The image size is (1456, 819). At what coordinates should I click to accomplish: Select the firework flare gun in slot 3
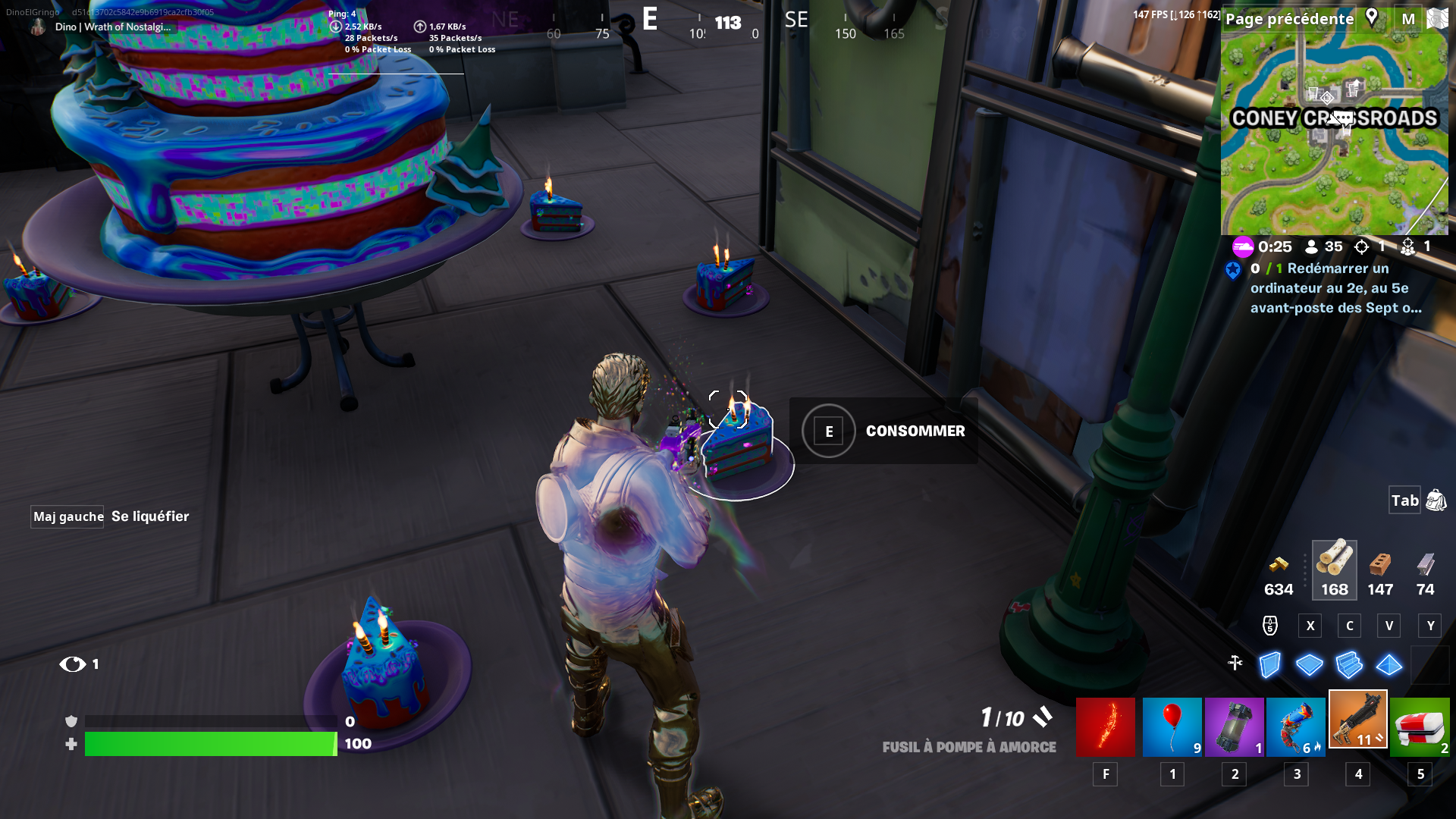[x=1296, y=726]
